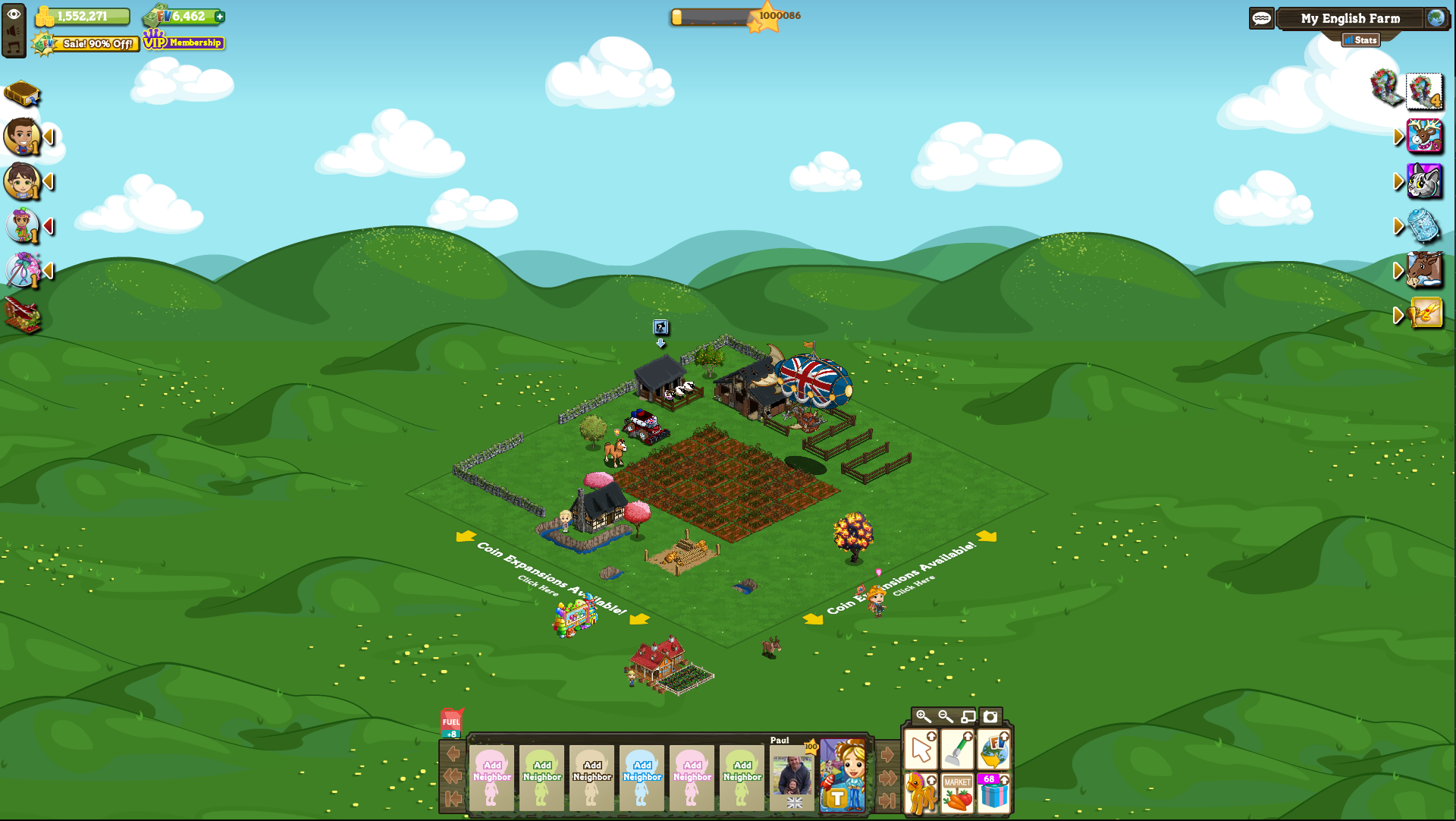
Task: Click the zoom-in magnifier button
Action: tap(923, 716)
